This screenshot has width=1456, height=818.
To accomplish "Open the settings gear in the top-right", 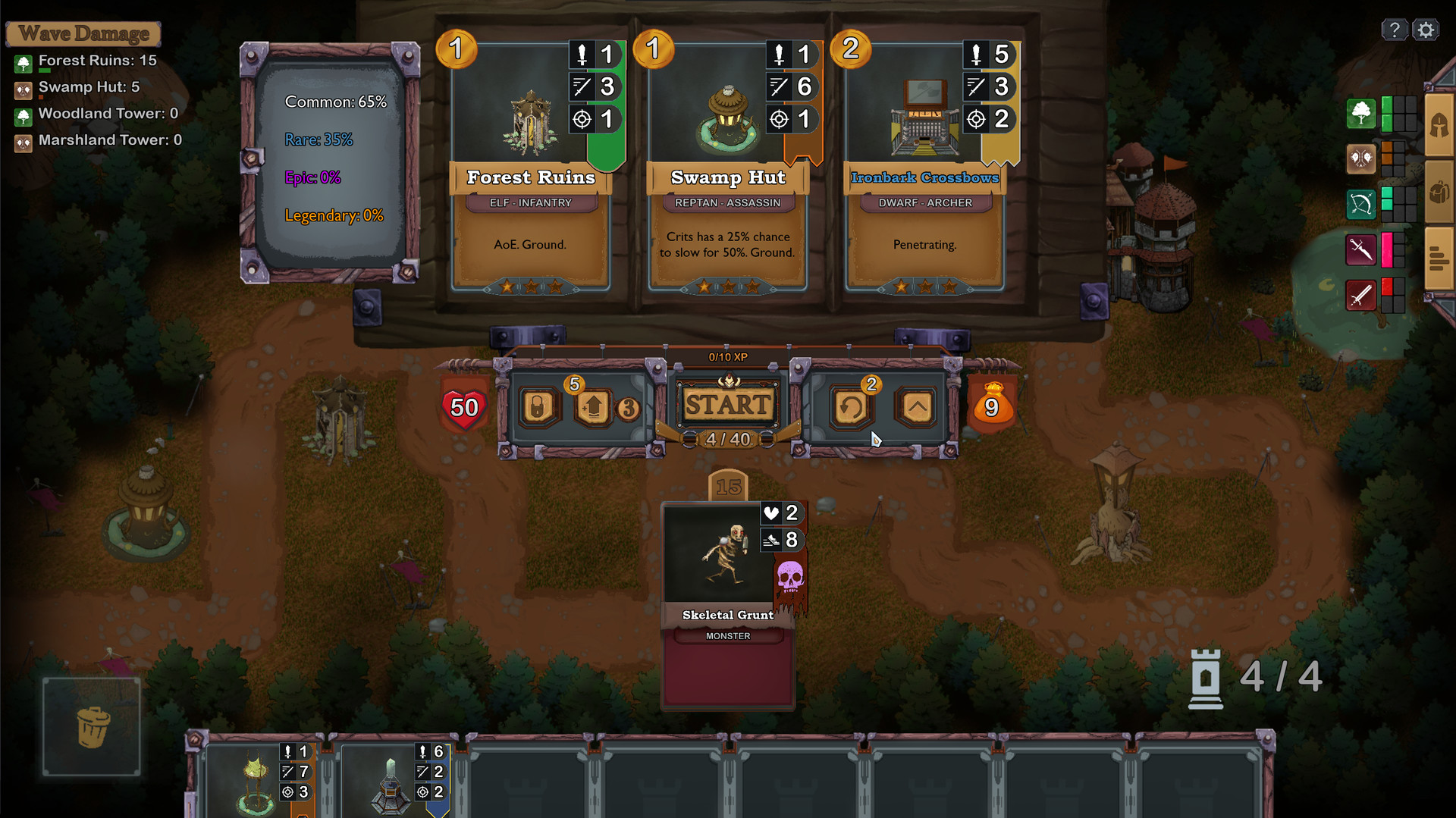I will pos(1426,29).
